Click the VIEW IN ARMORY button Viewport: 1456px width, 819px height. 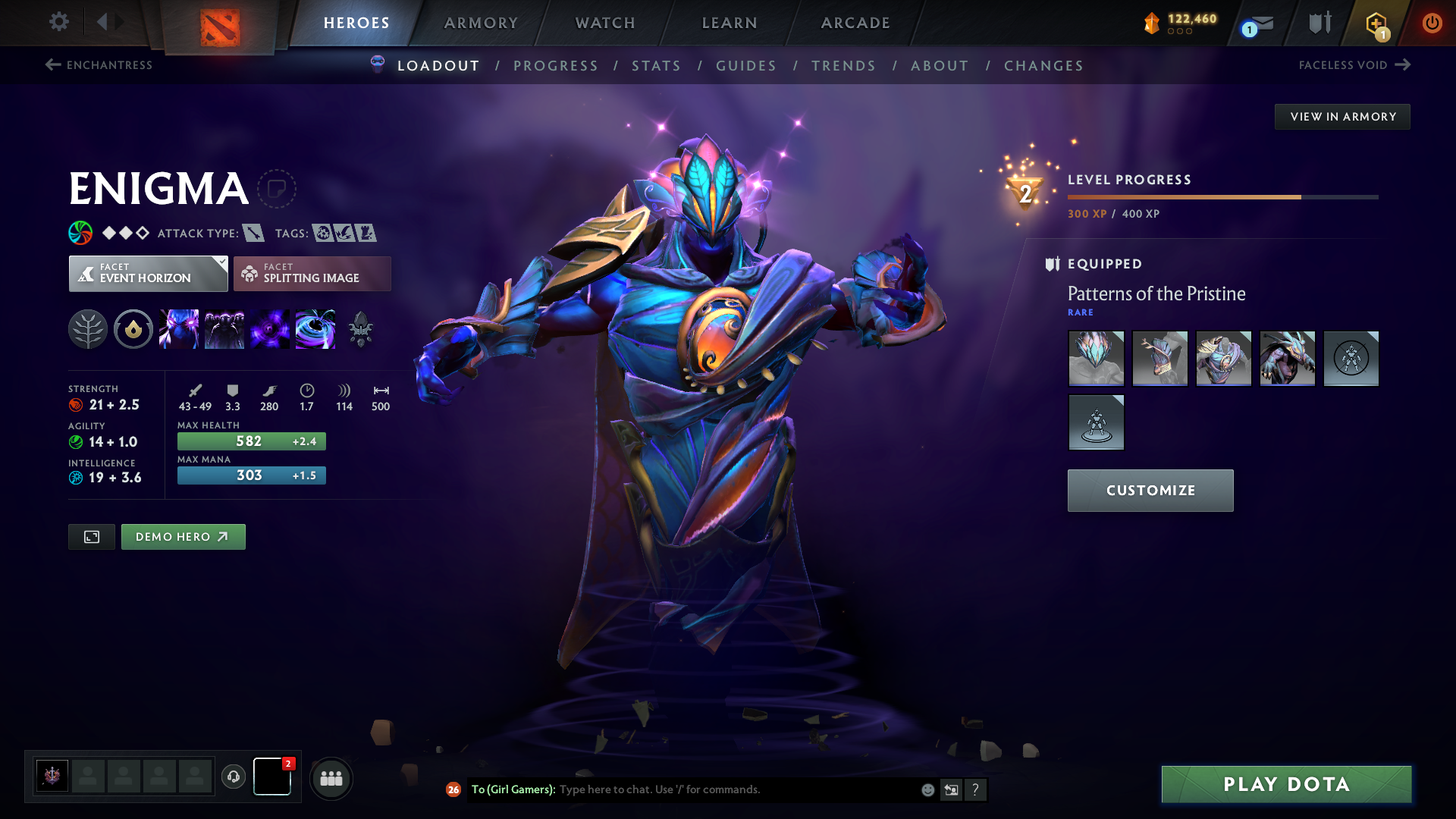1342,116
